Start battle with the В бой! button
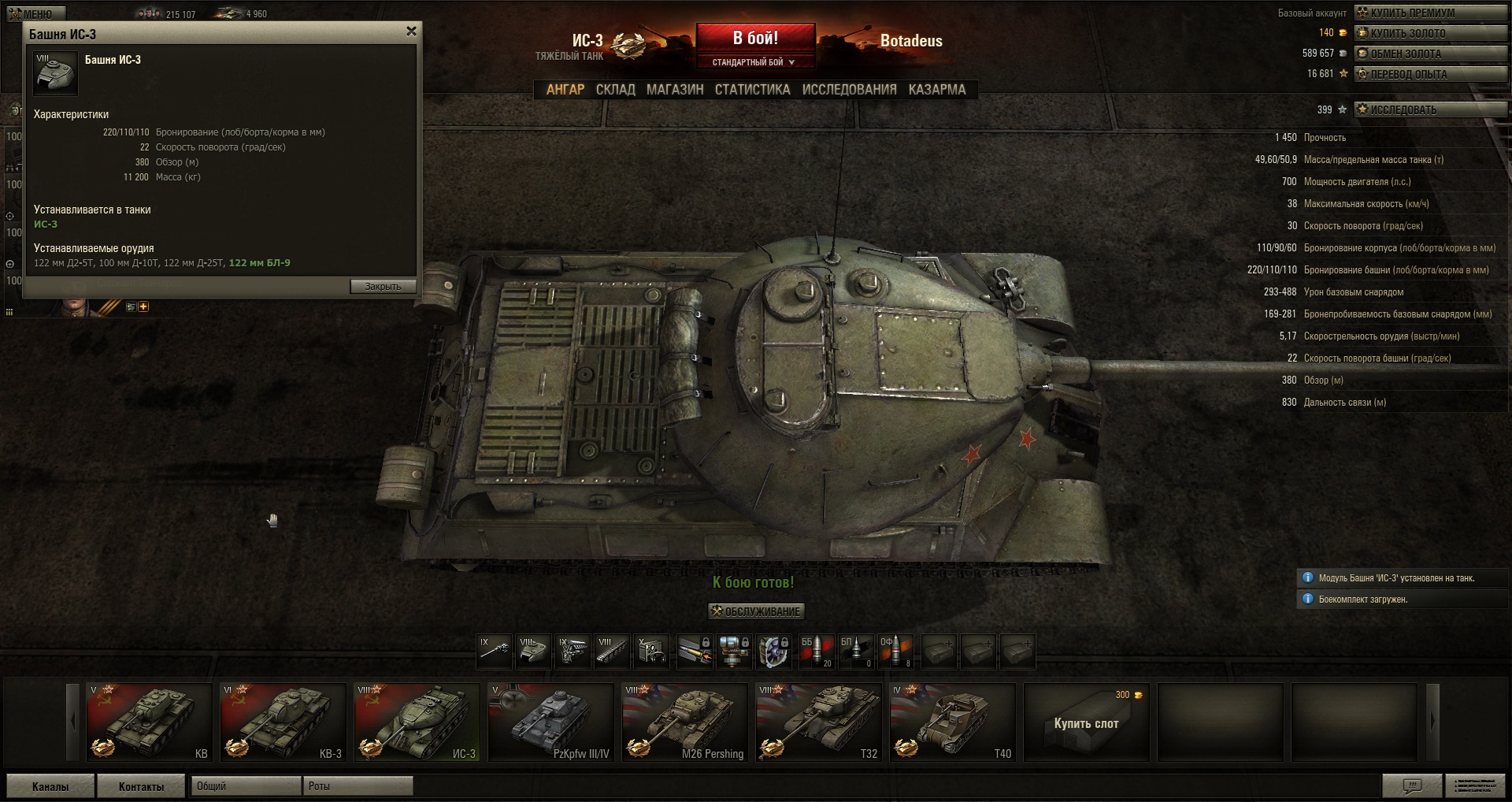Image resolution: width=1512 pixels, height=802 pixels. (x=755, y=38)
